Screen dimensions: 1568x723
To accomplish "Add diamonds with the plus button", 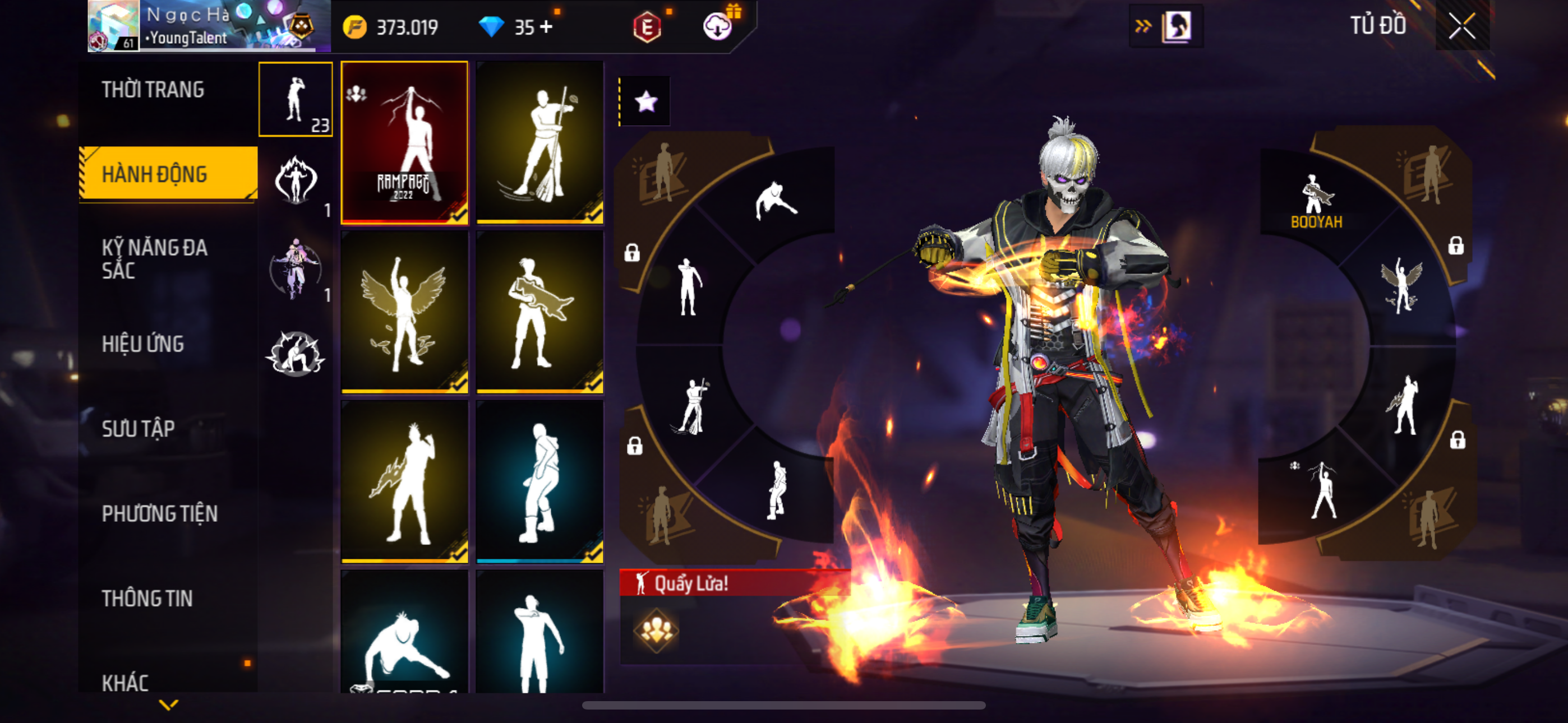I will pos(546,27).
